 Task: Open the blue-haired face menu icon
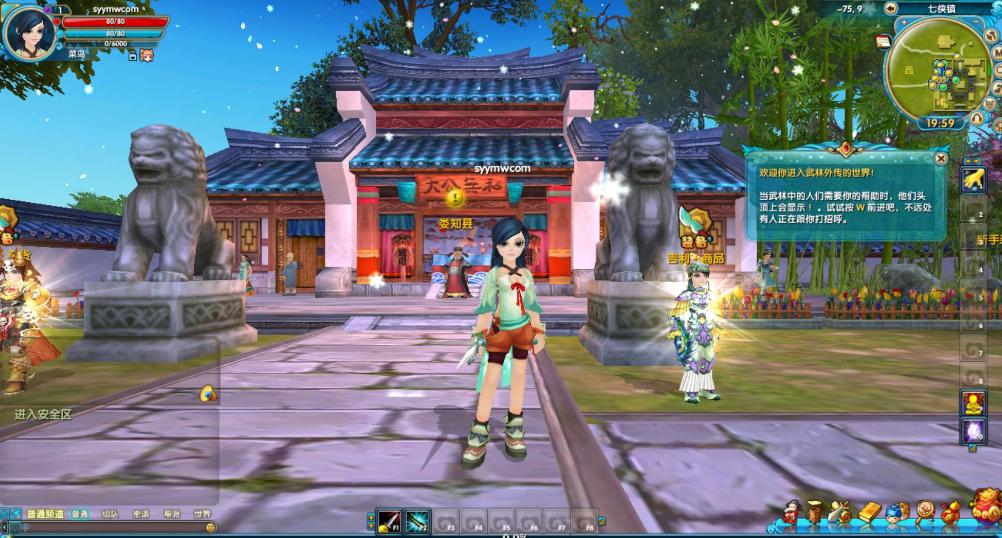pos(896,513)
